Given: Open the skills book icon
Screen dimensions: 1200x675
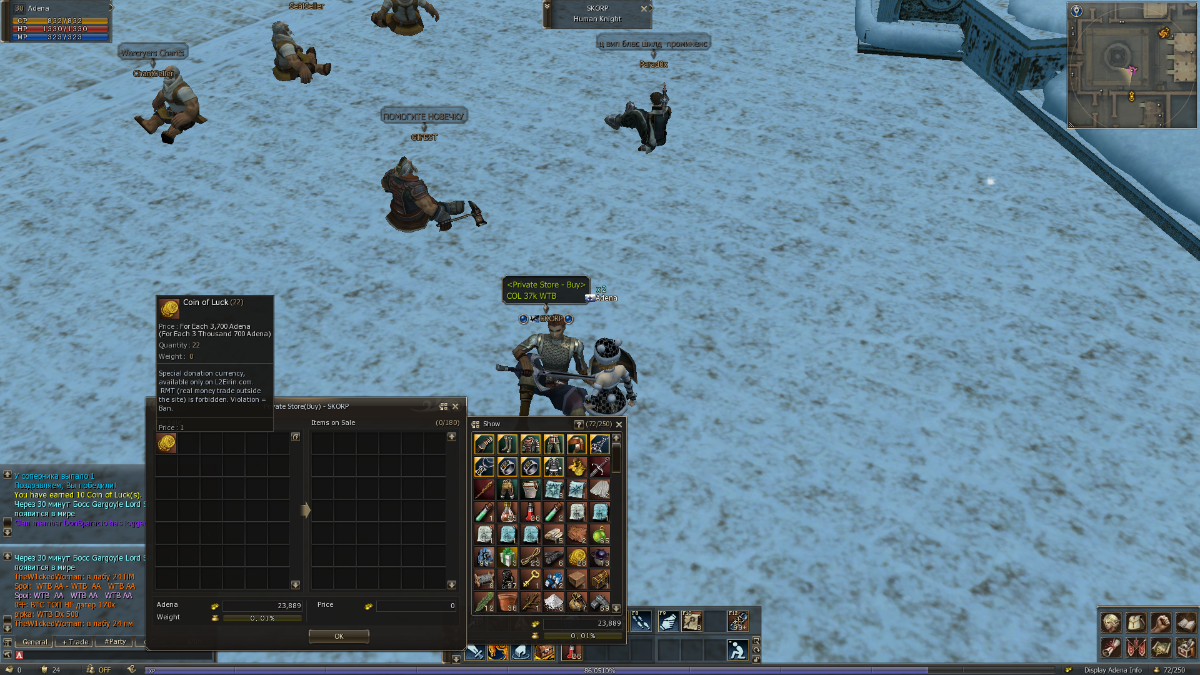Looking at the screenshot, I should tap(1184, 623).
